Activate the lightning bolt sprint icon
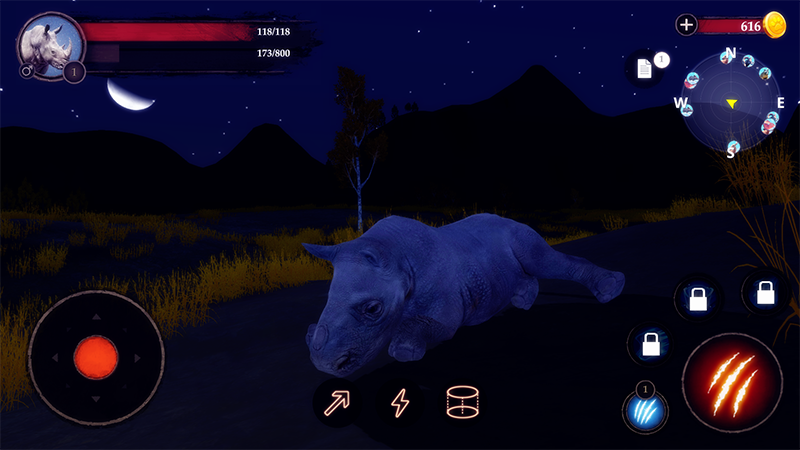Screen dimensions: 800x450 click(x=399, y=403)
